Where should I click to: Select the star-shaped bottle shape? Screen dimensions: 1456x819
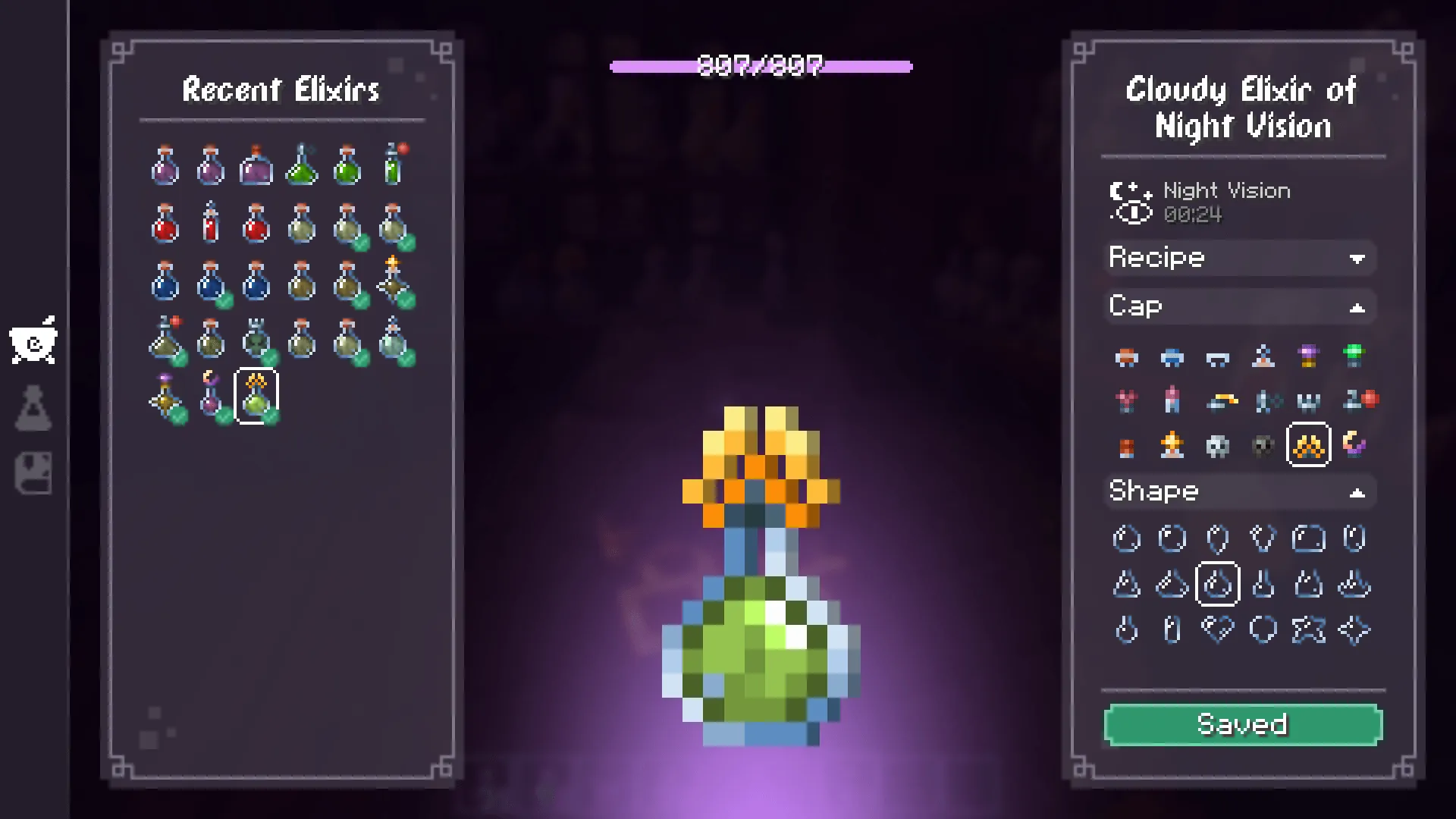point(1309,629)
